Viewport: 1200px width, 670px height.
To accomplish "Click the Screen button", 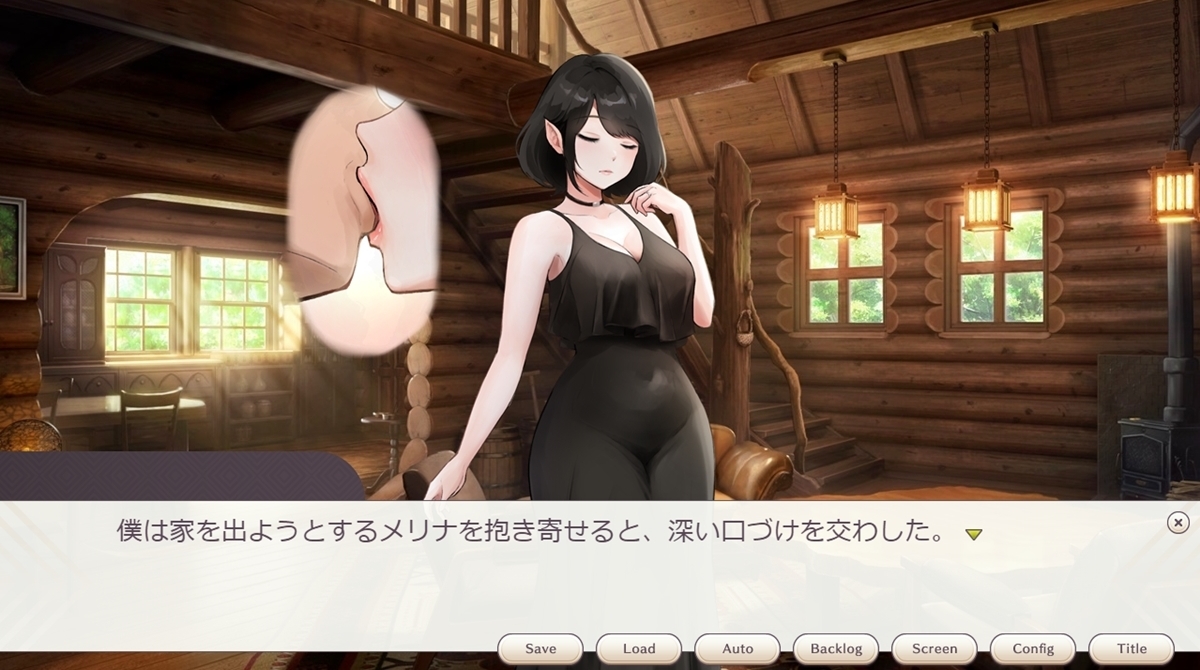I will pyautogui.click(x=935, y=648).
